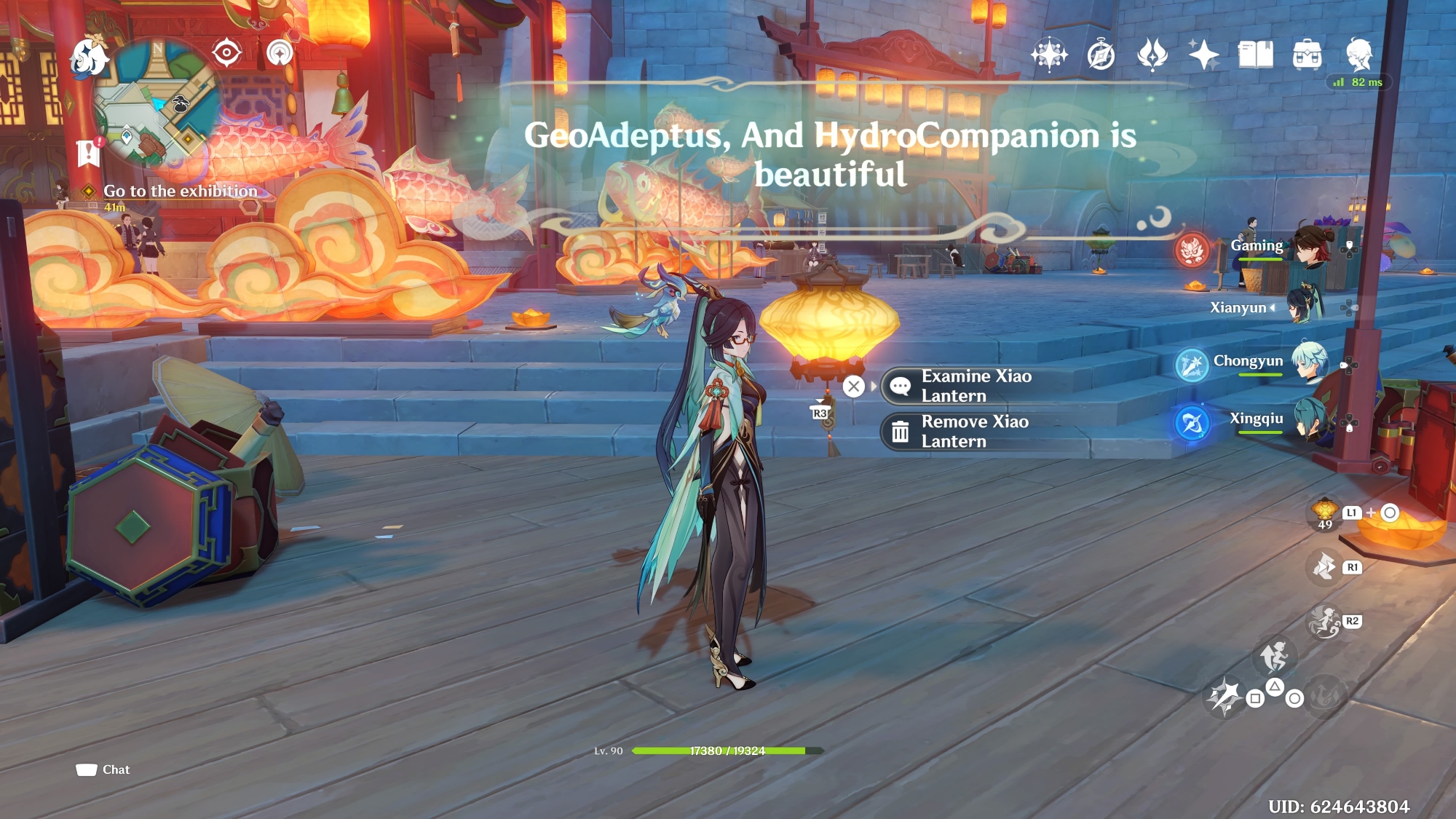
Task: Open the quest navigation eye icon
Action: tap(226, 52)
